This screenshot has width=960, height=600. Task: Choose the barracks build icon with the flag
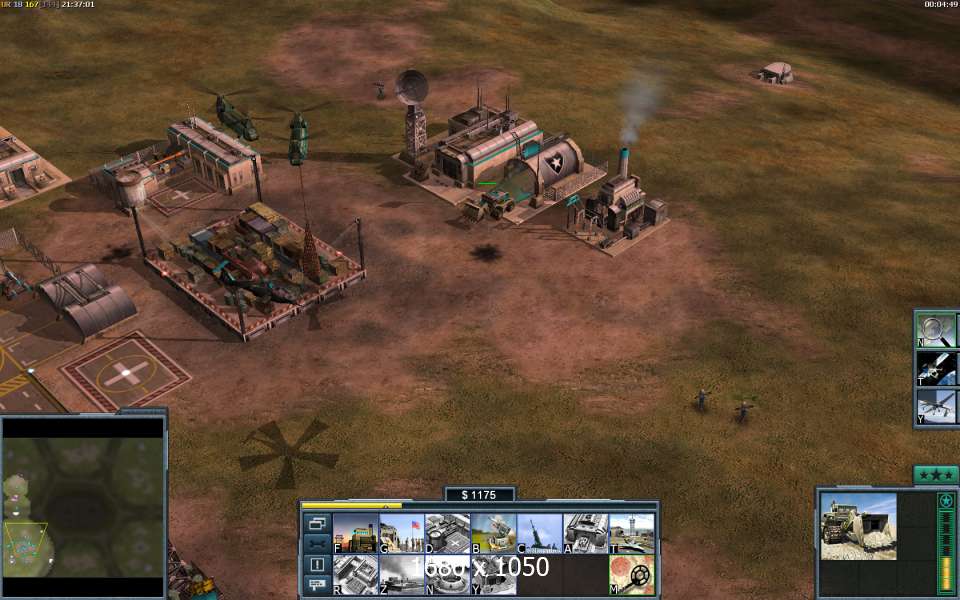pos(400,533)
